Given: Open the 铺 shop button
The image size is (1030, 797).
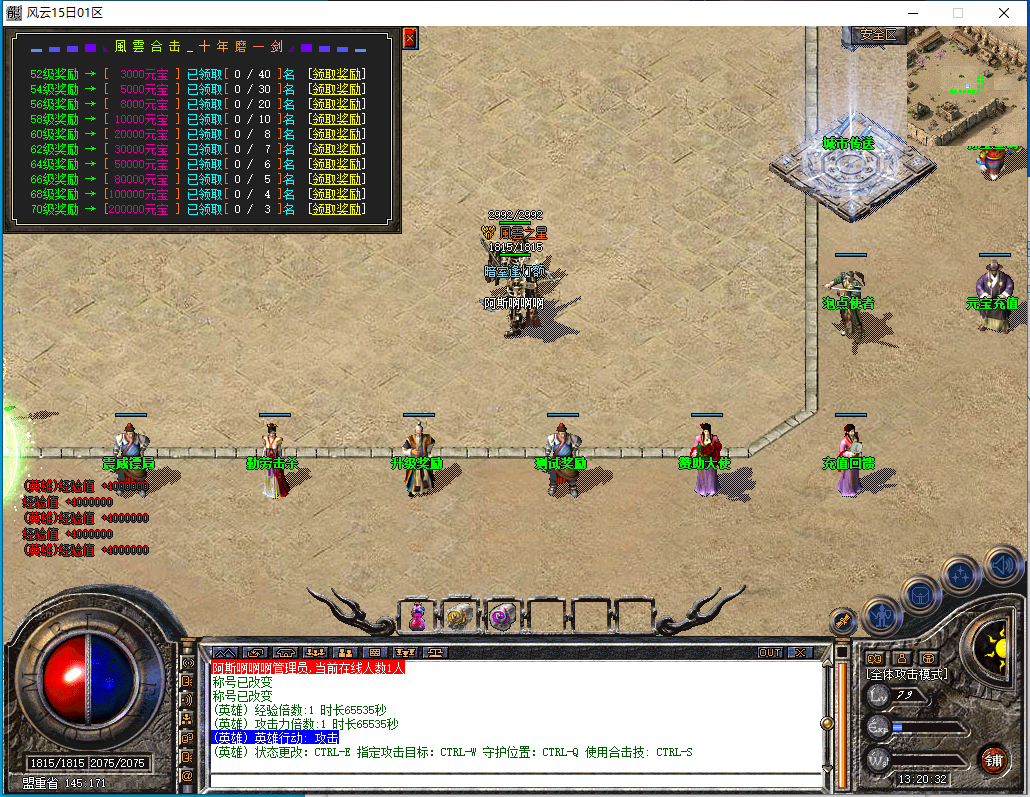Looking at the screenshot, I should tap(992, 759).
